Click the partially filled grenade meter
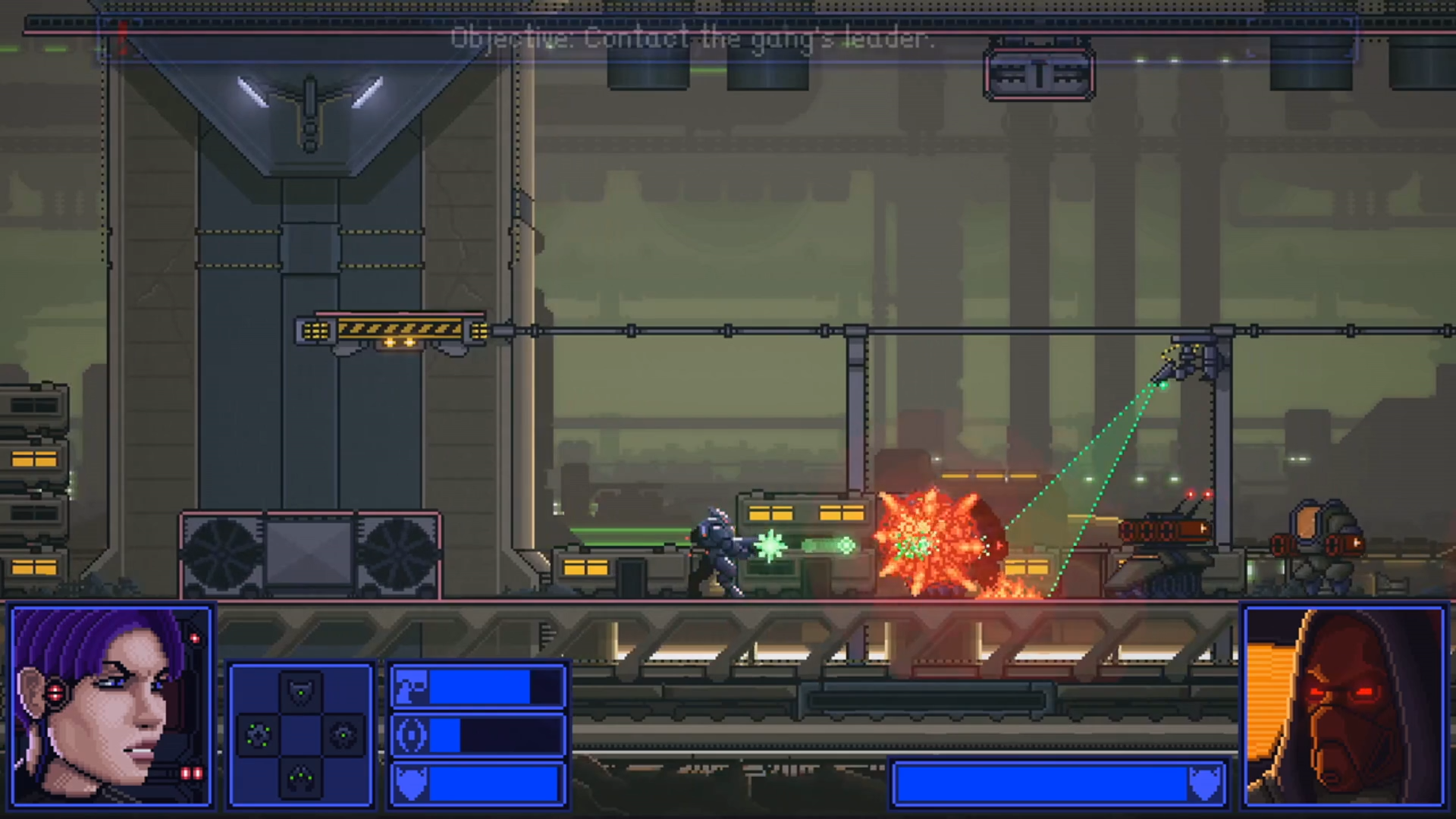1456x819 pixels. [493, 734]
